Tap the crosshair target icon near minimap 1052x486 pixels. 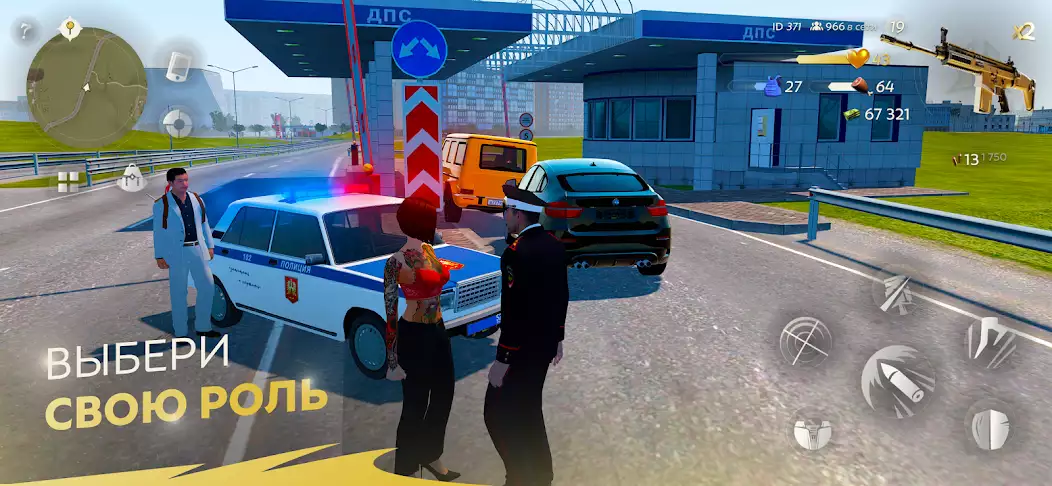click(x=177, y=124)
